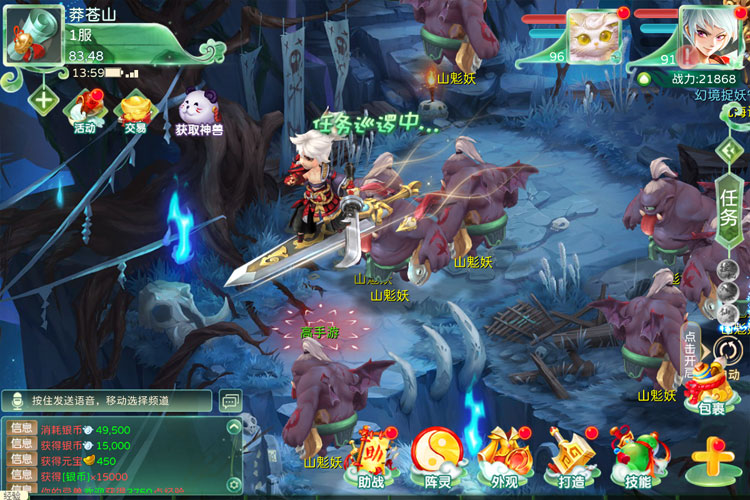Open the 外观 appearance menu
Viewport: 750px width, 500px height.
coord(503,456)
